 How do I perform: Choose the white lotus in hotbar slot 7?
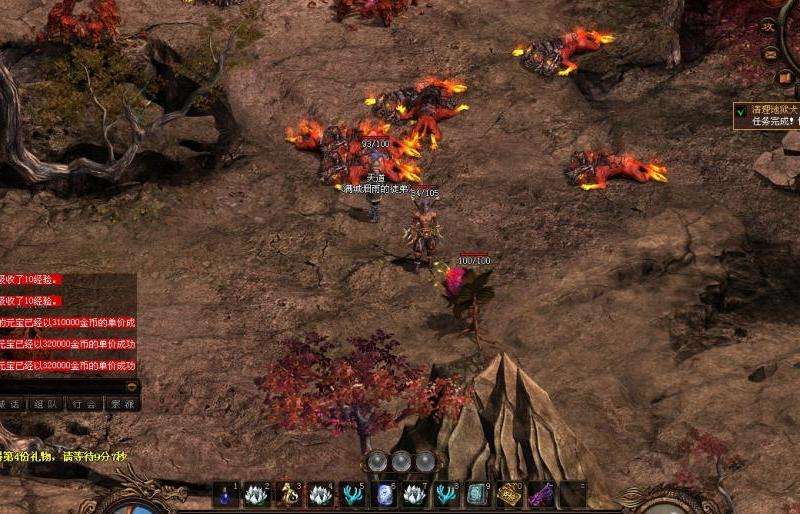tap(414, 495)
